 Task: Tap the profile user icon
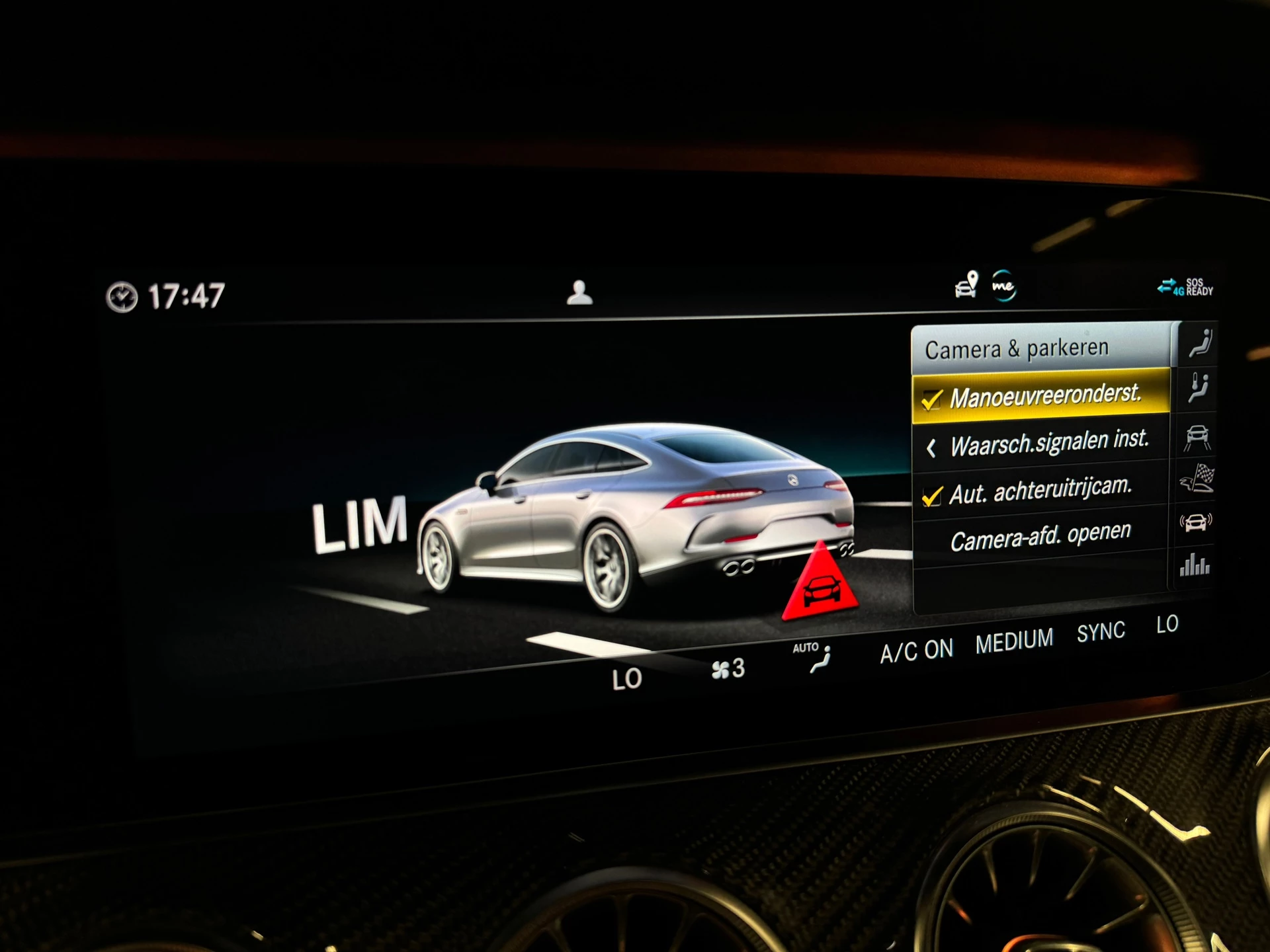(x=581, y=291)
